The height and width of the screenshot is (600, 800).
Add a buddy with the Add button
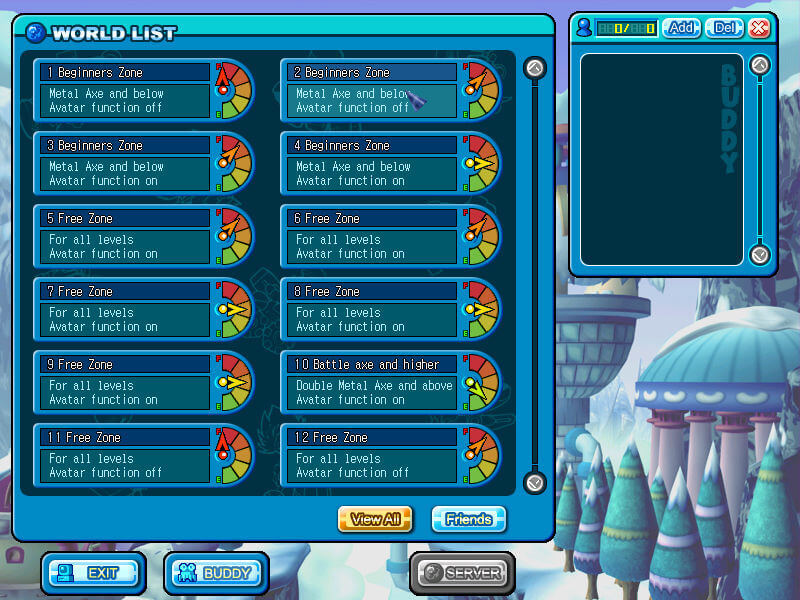pos(682,28)
